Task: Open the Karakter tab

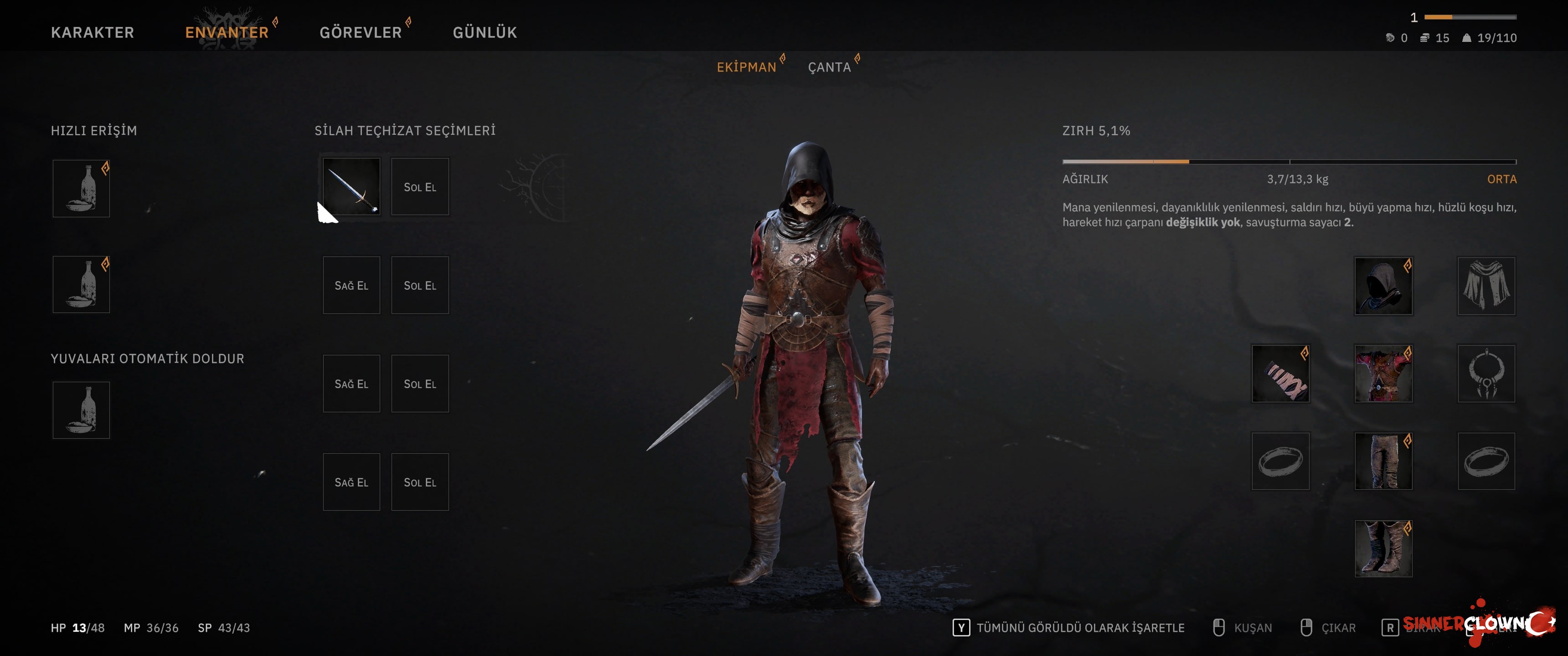Action: click(x=93, y=32)
